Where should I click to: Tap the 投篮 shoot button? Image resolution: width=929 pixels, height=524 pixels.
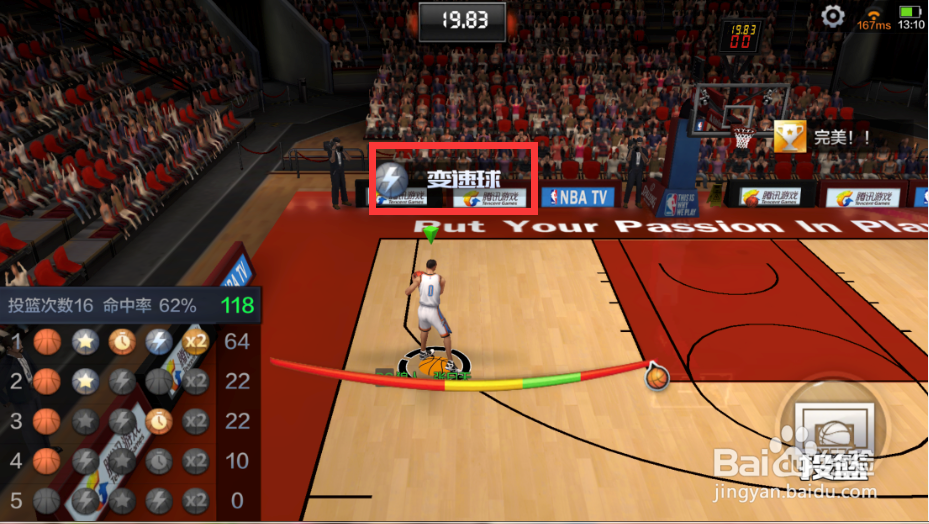836,439
